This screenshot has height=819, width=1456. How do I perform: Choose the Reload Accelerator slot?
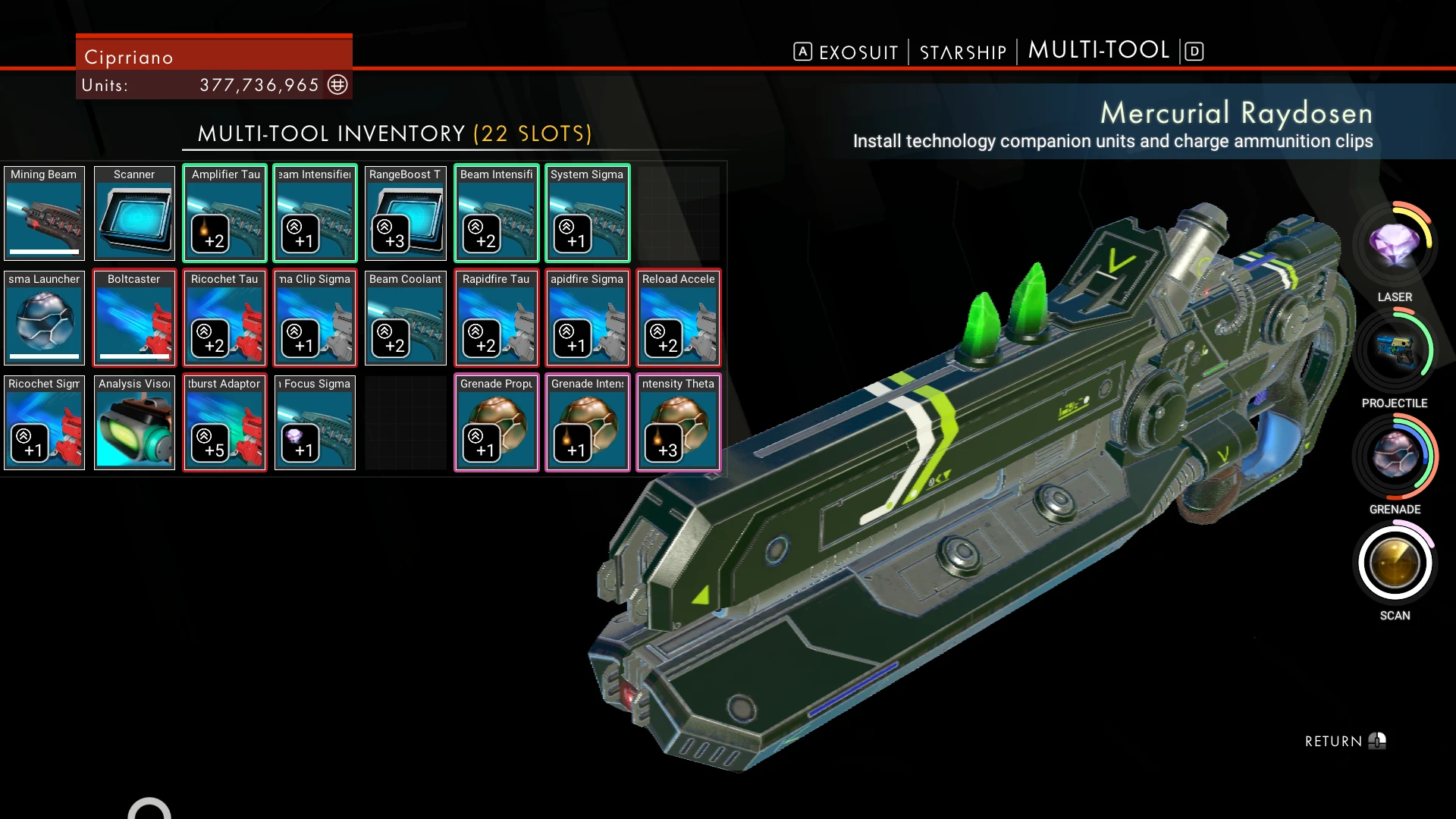click(678, 318)
